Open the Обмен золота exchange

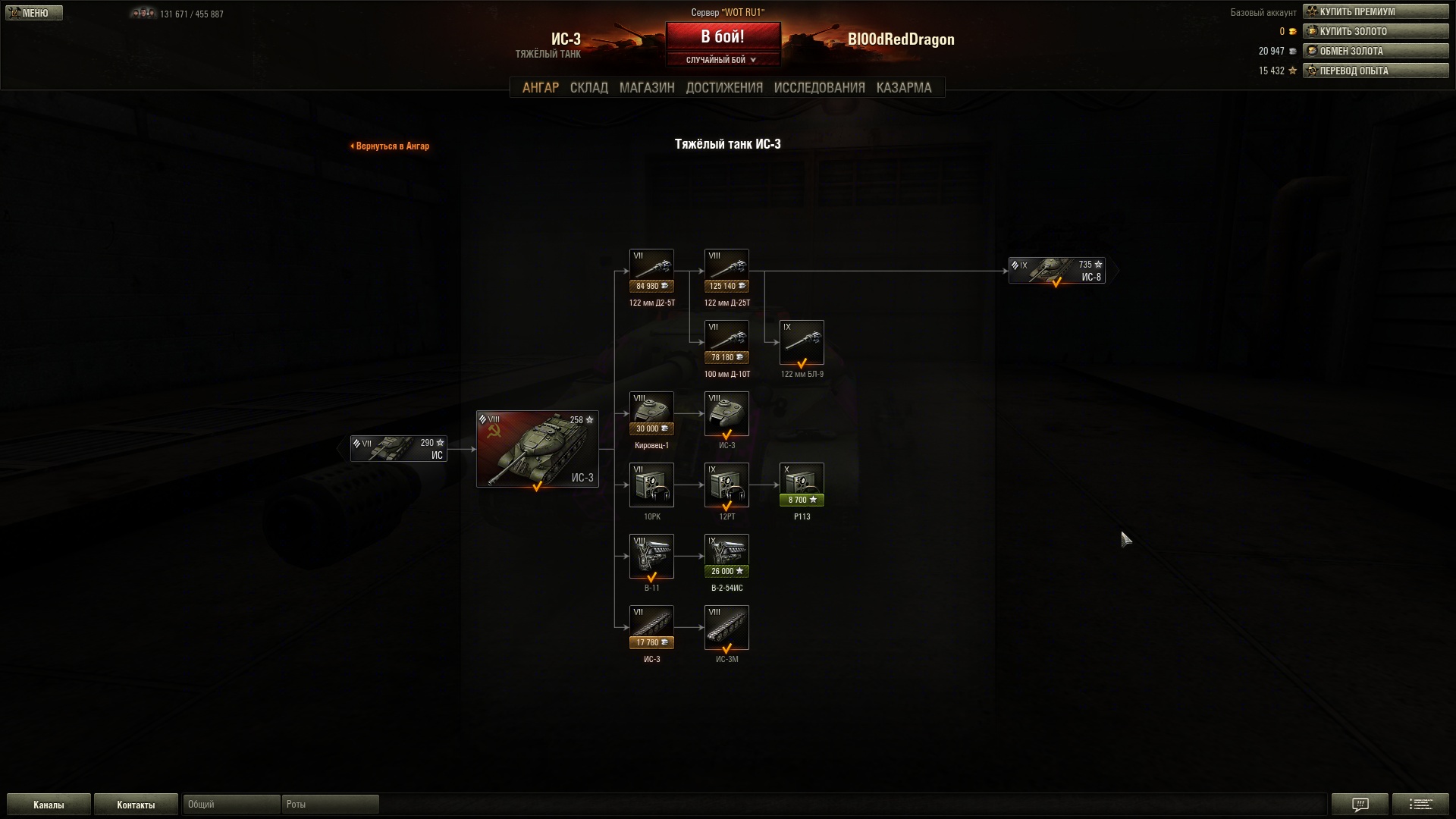tap(1375, 51)
